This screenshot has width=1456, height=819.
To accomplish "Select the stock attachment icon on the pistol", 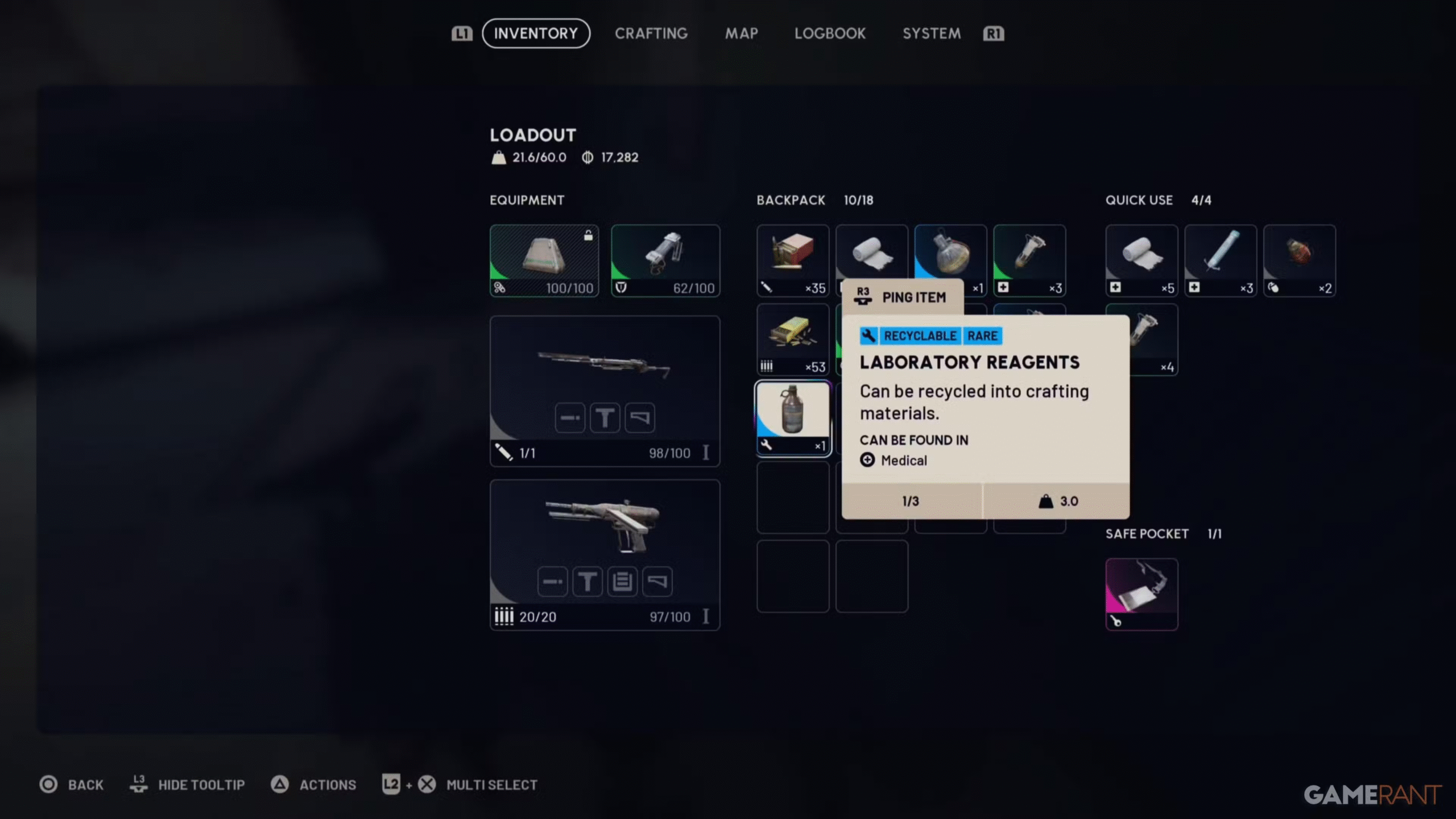I will (x=657, y=581).
